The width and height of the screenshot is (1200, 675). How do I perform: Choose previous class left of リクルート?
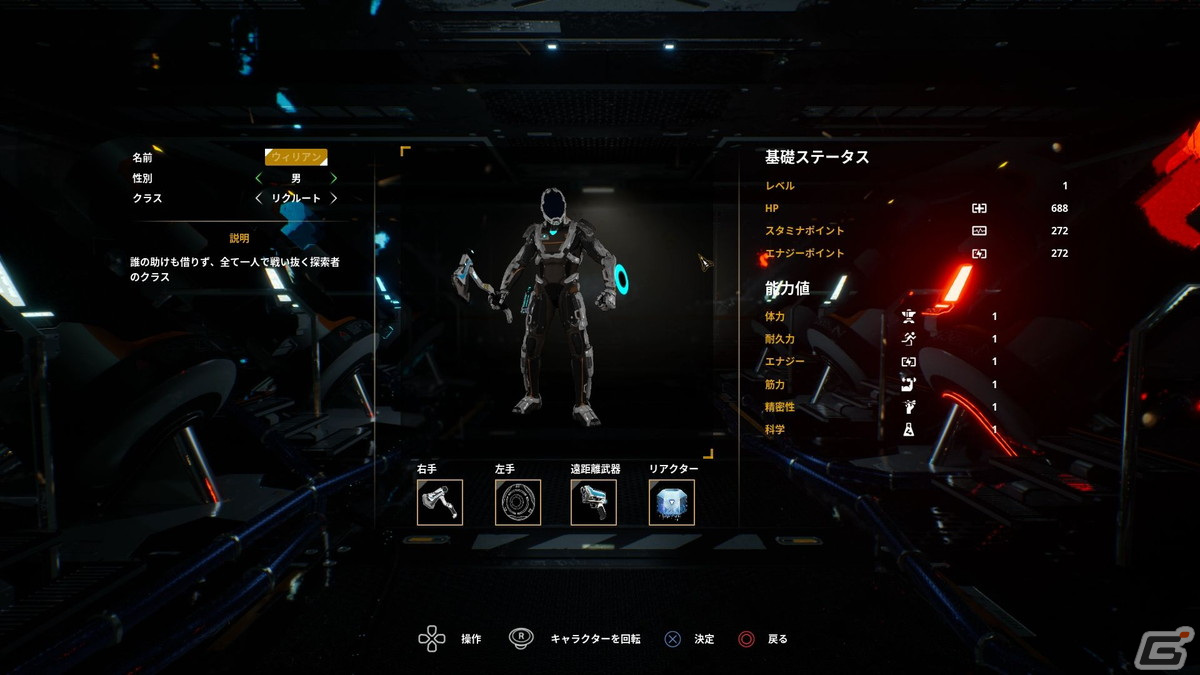pos(258,198)
